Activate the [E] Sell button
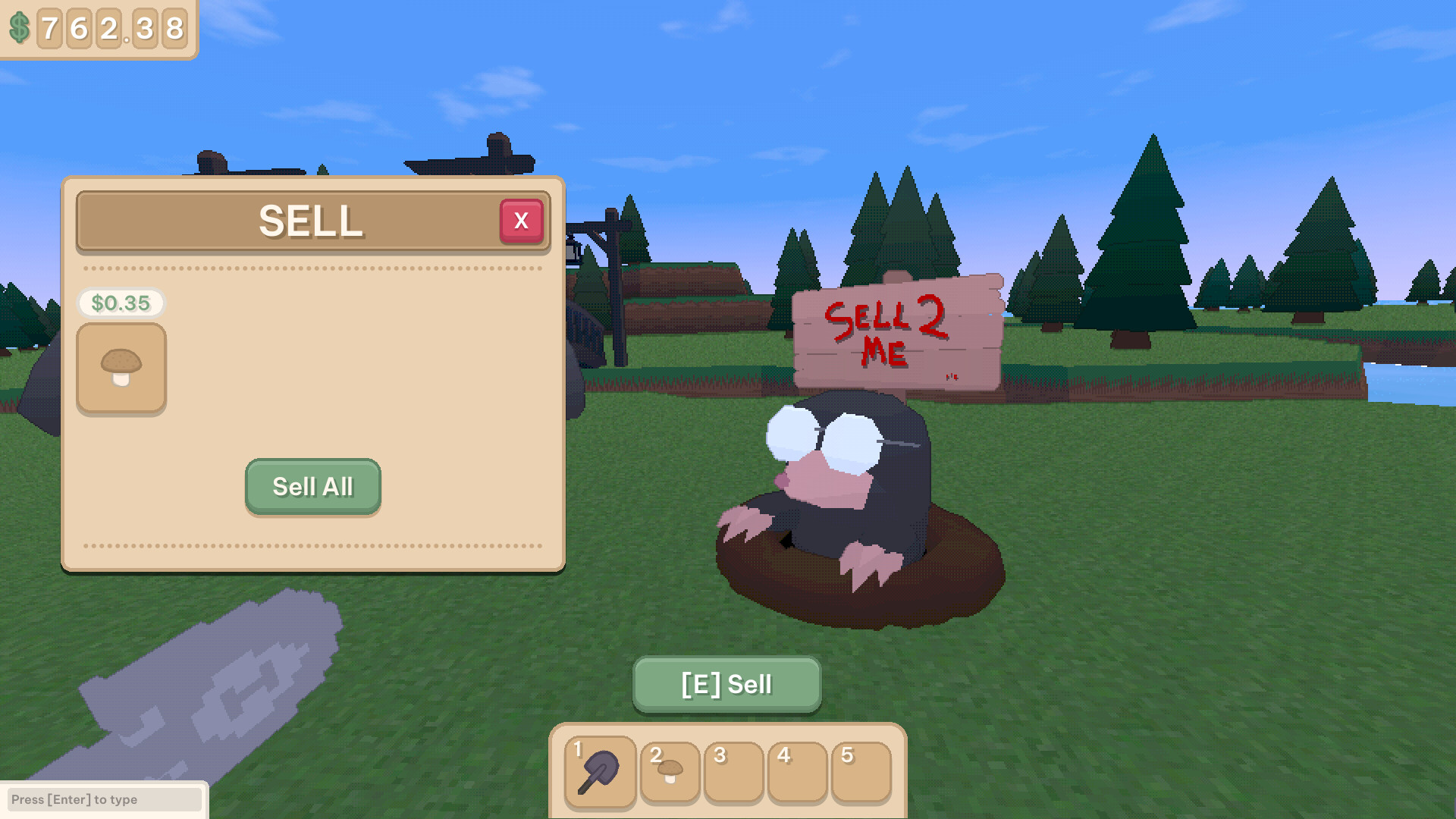This screenshot has height=819, width=1456. click(726, 684)
